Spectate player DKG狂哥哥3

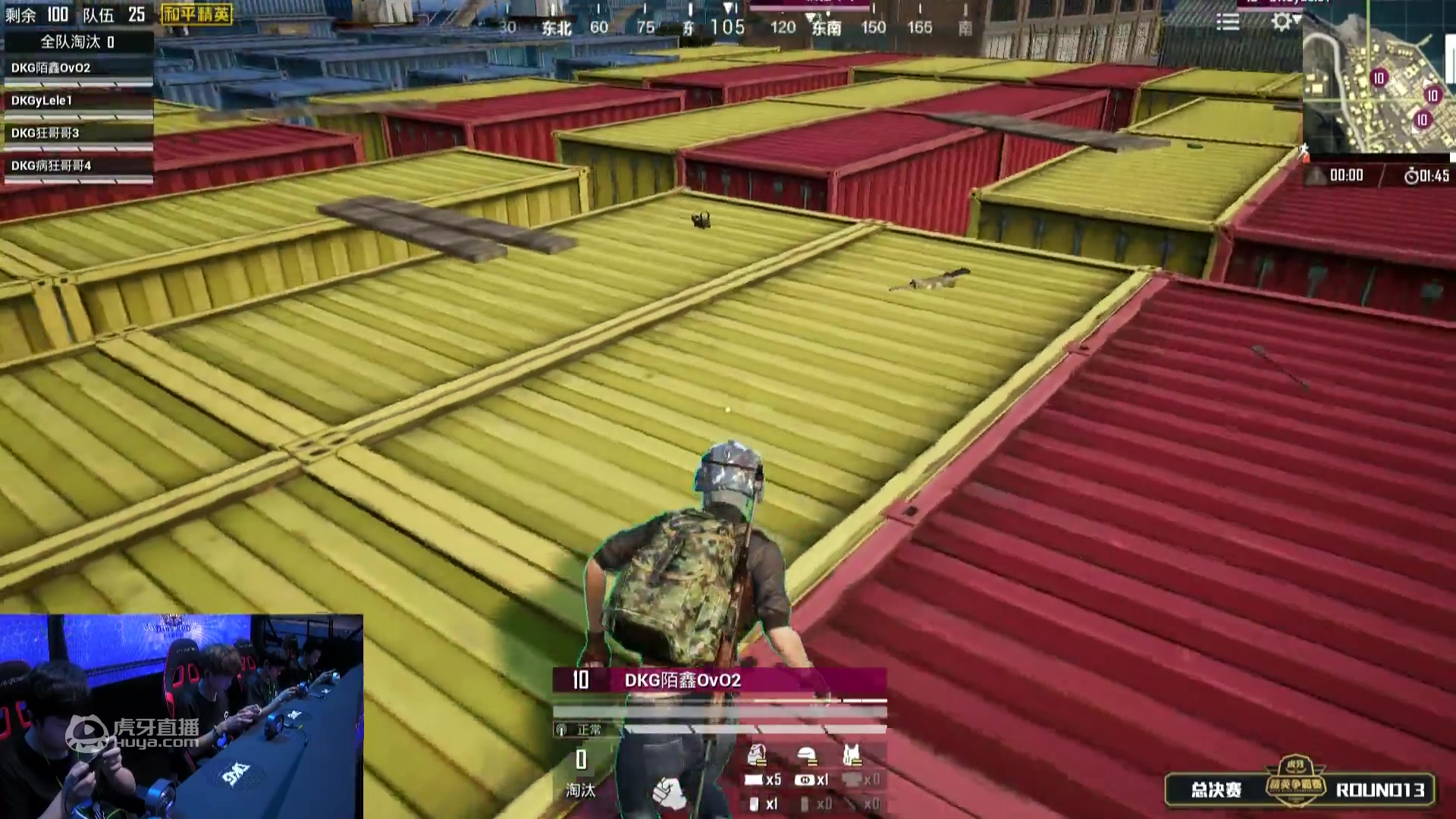coord(45,133)
